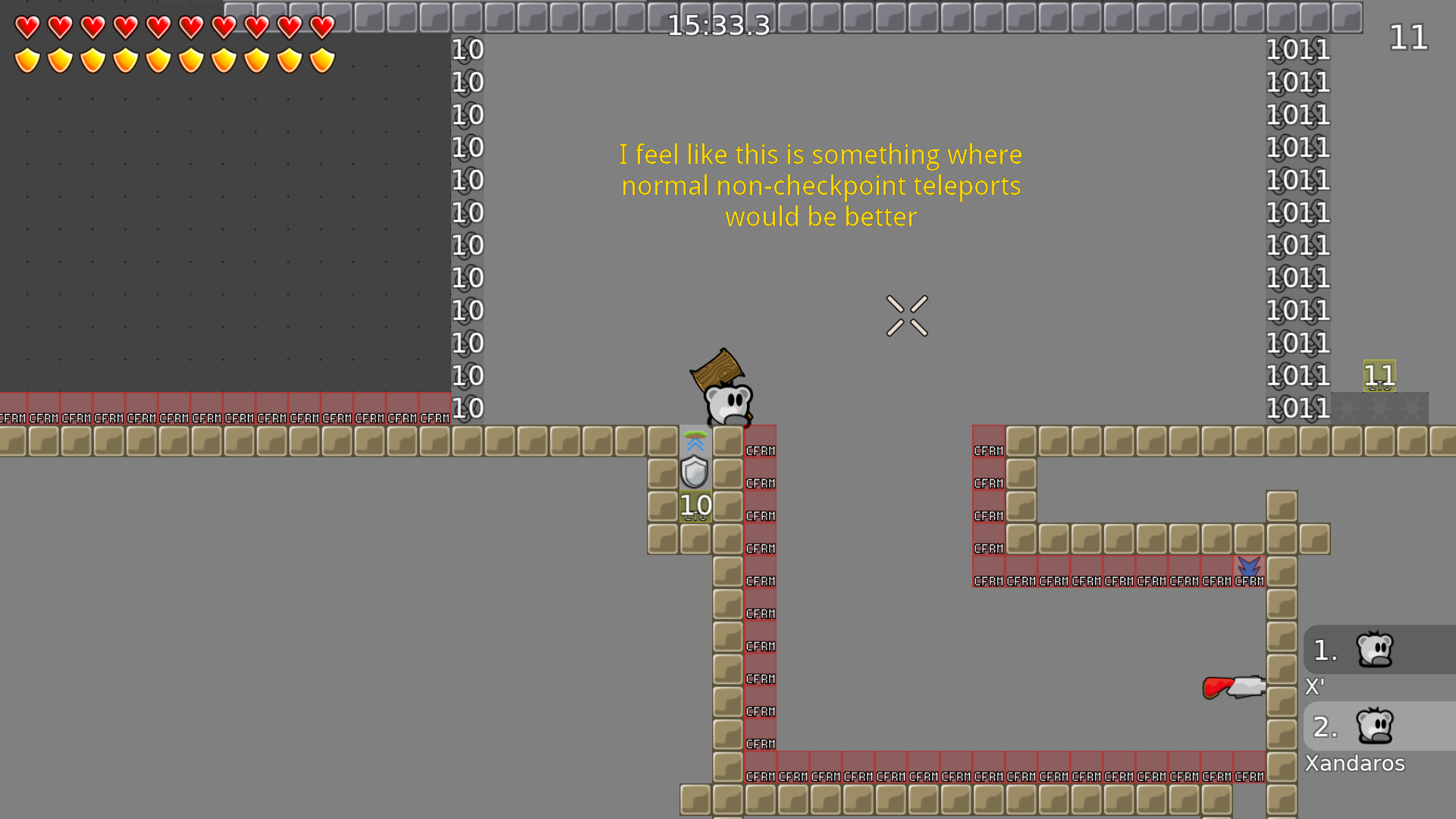1456x819 pixels.
Task: Click the tee avatar beside rank 1
Action: point(1374,648)
